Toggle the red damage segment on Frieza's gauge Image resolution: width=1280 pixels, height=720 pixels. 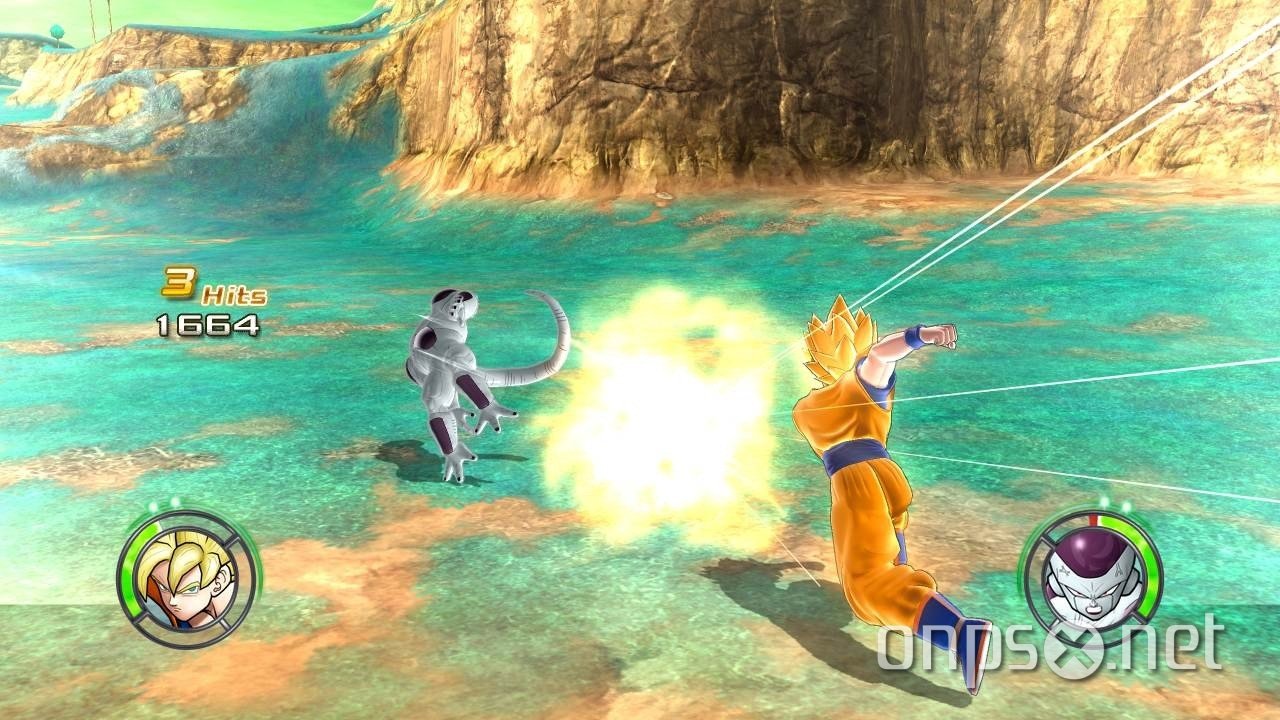pos(1094,518)
